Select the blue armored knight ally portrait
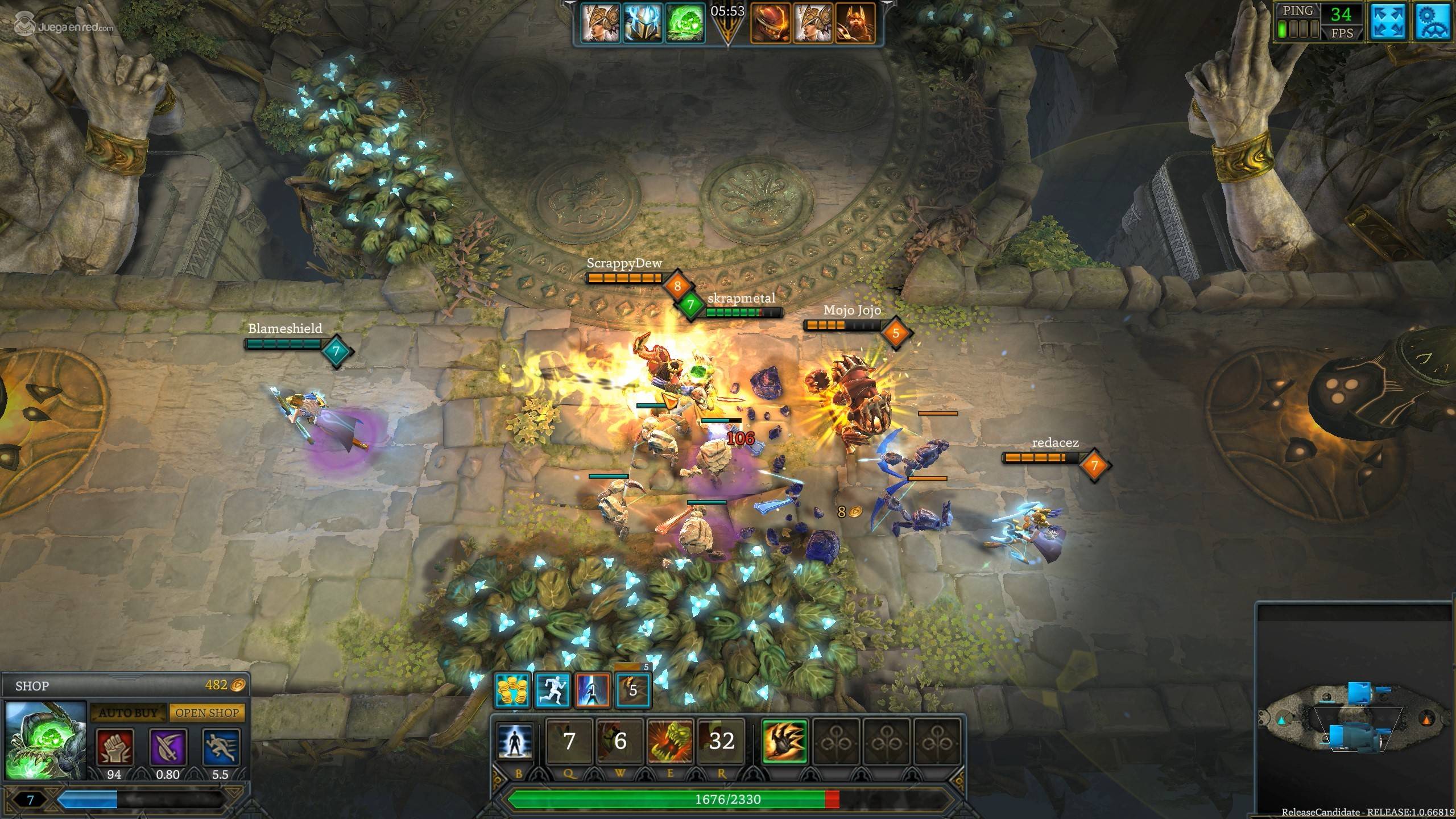The width and height of the screenshot is (1456, 819). coord(643,23)
